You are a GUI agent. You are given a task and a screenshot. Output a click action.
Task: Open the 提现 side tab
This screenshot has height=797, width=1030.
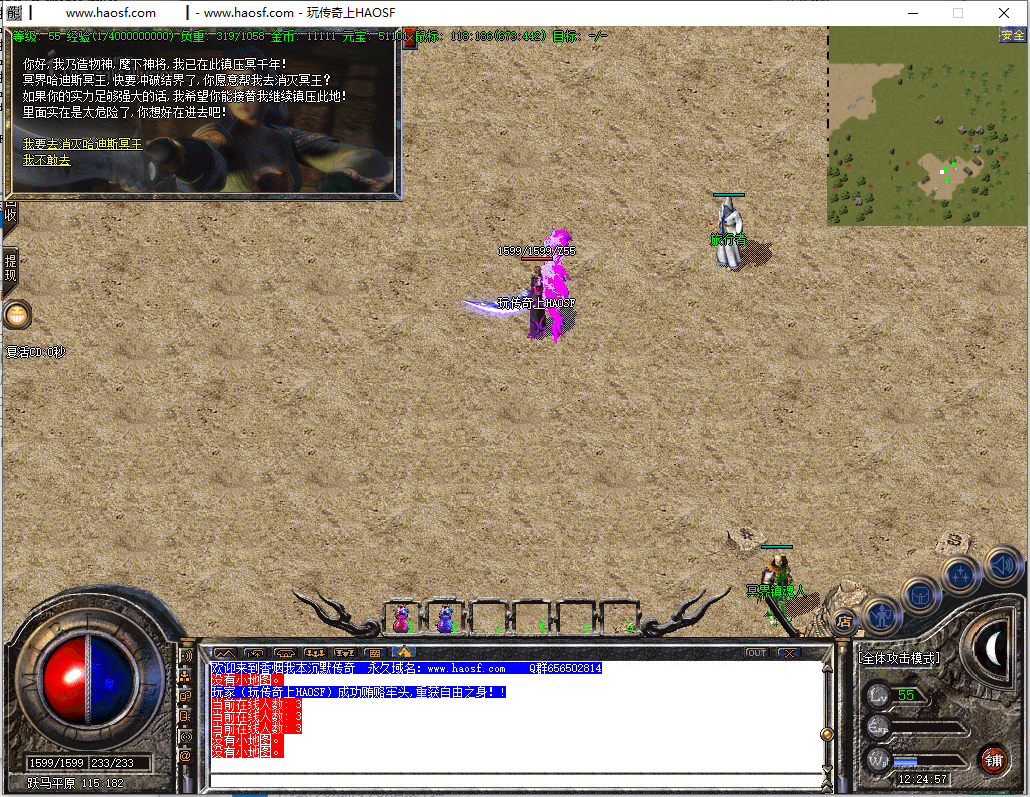(10, 268)
